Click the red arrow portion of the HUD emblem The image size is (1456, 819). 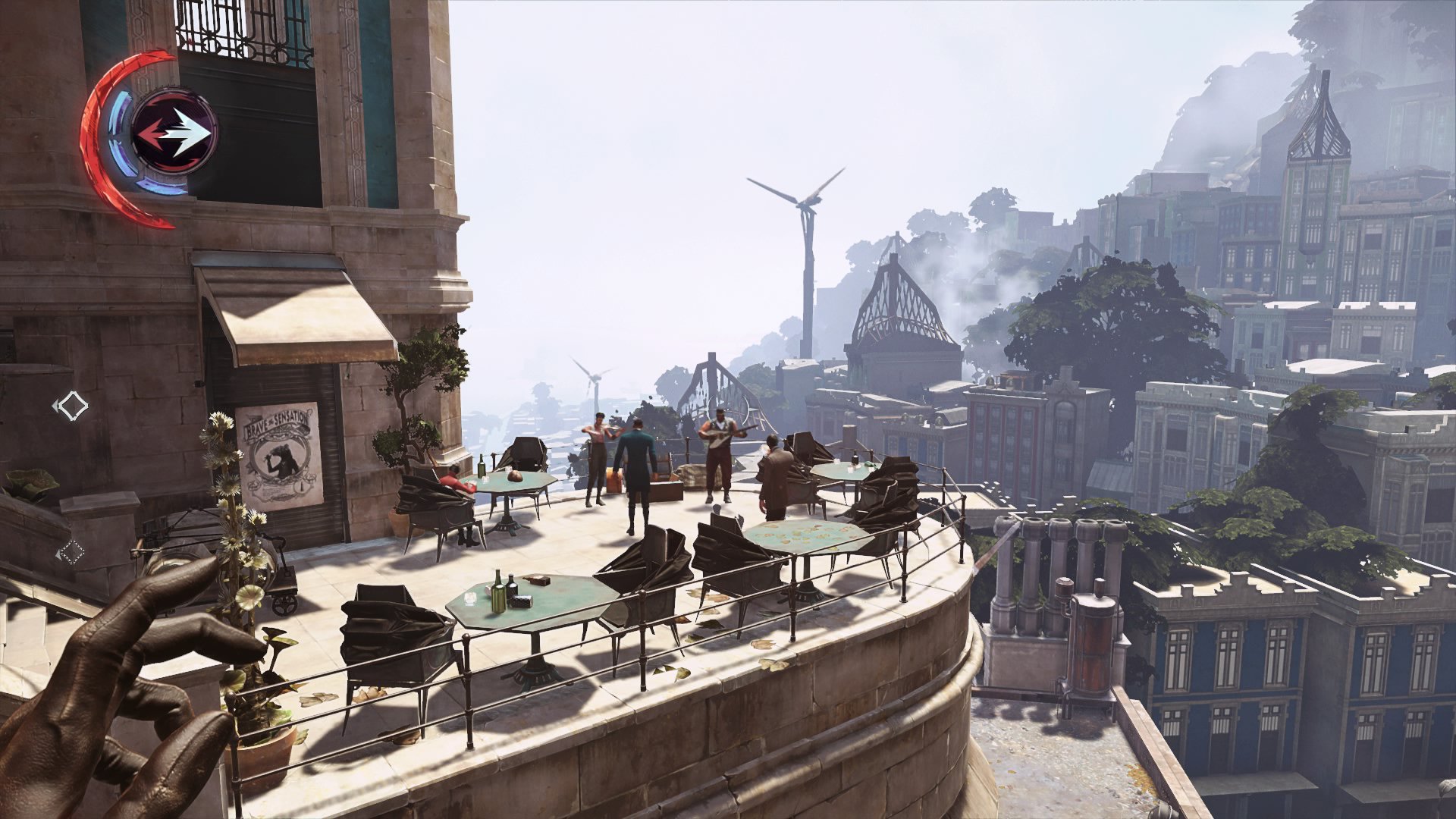155,130
